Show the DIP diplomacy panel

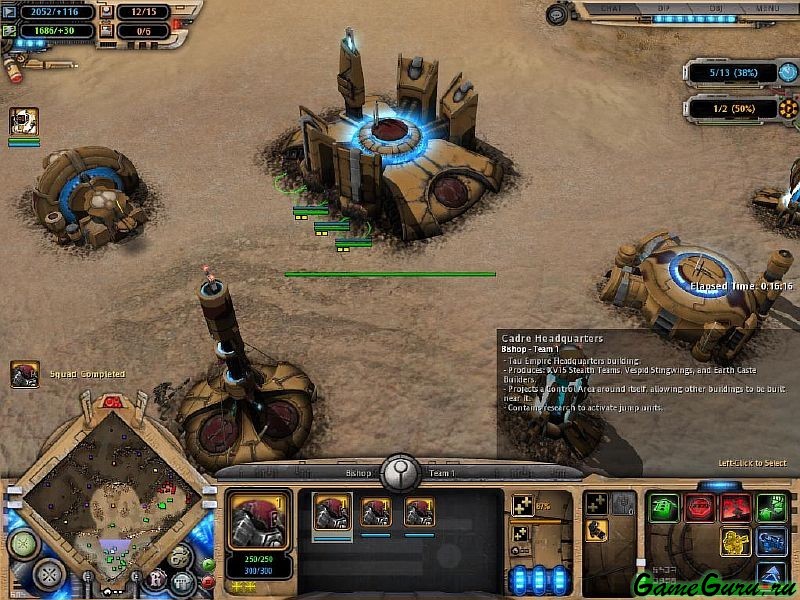(662, 9)
